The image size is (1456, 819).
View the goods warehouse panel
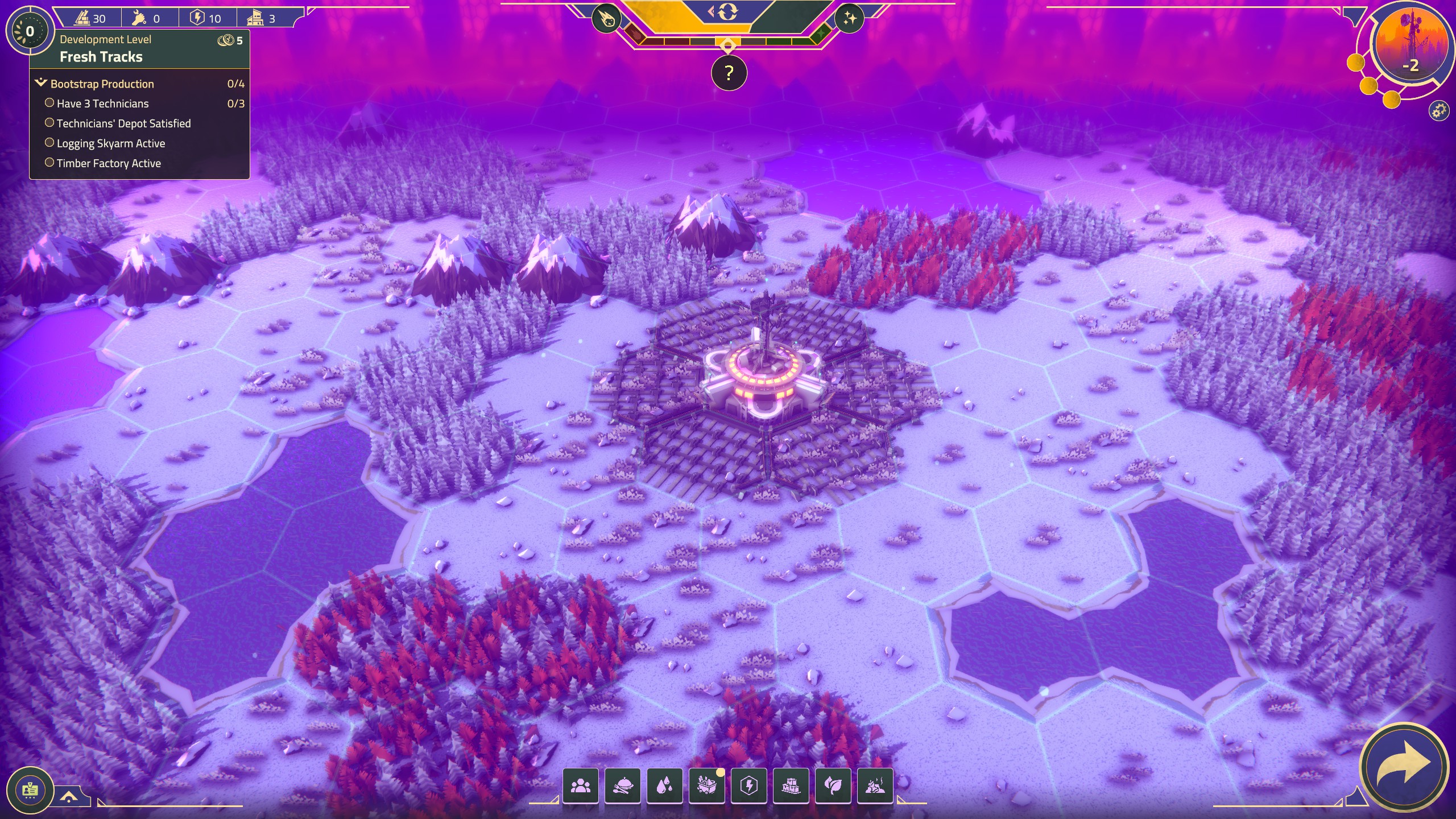pyautogui.click(x=792, y=785)
